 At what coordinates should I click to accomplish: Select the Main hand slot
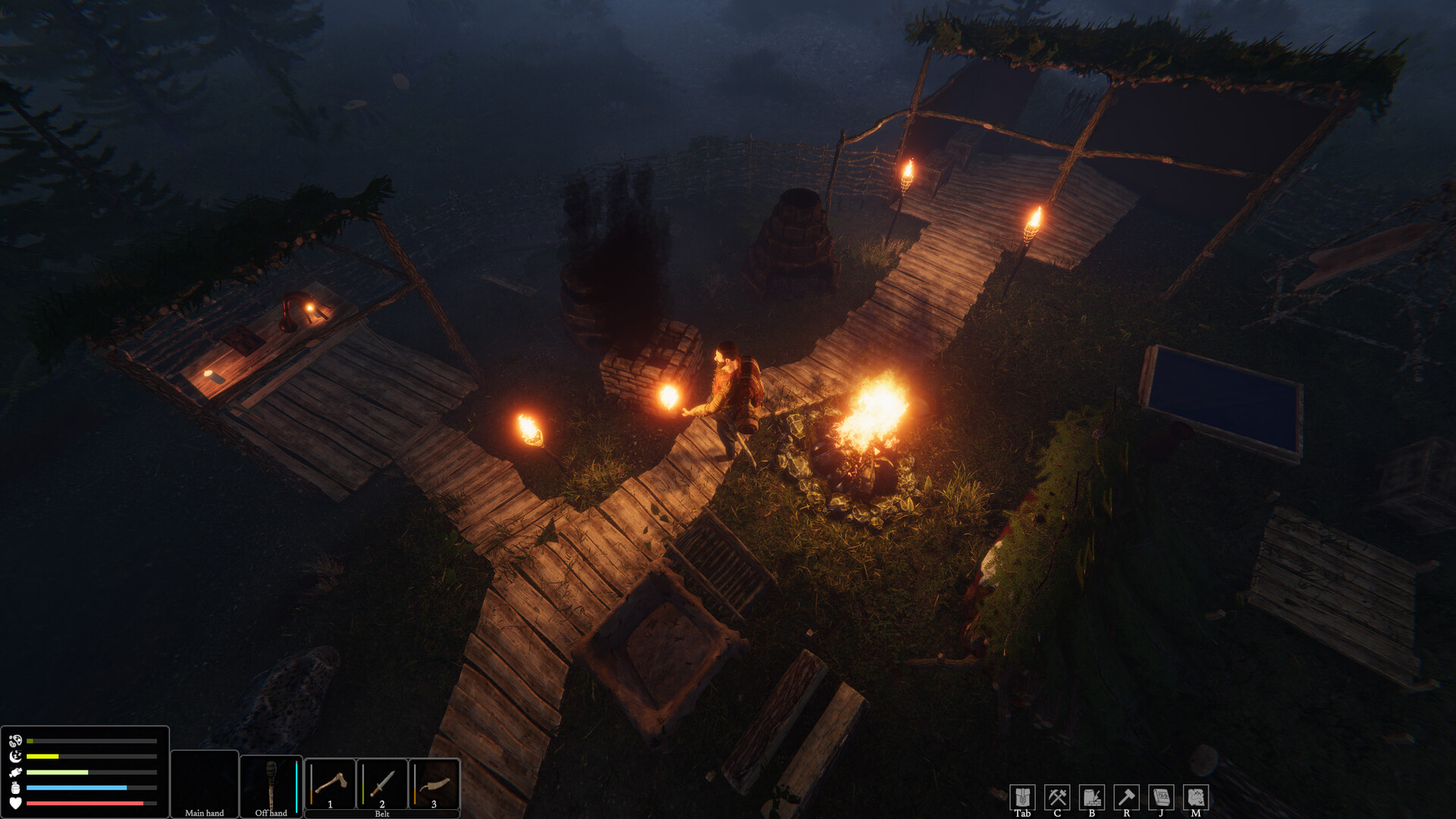205,783
